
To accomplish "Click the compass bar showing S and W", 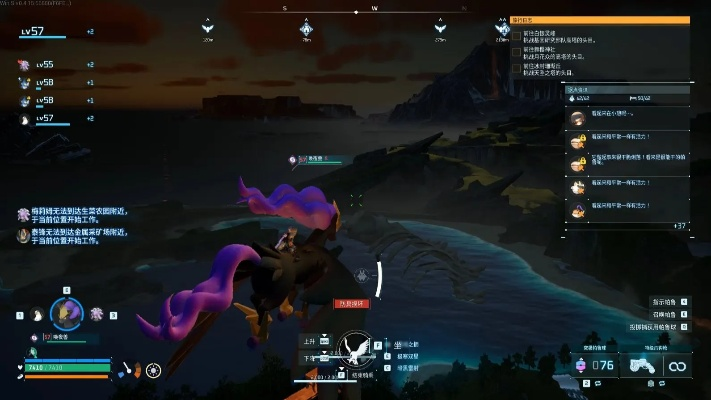I will pos(374,9).
